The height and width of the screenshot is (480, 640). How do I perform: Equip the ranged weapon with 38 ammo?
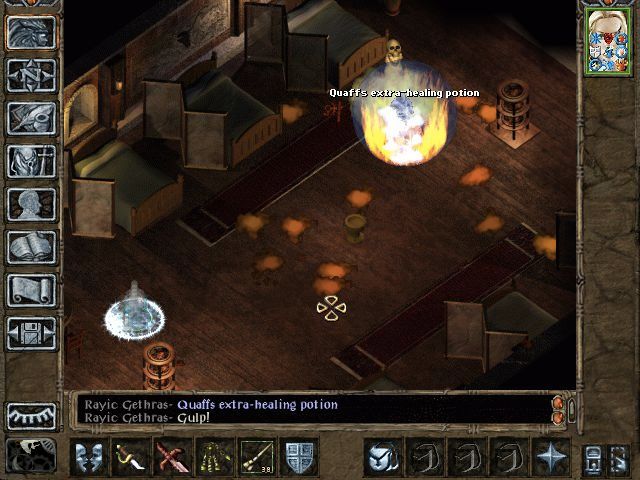256,457
